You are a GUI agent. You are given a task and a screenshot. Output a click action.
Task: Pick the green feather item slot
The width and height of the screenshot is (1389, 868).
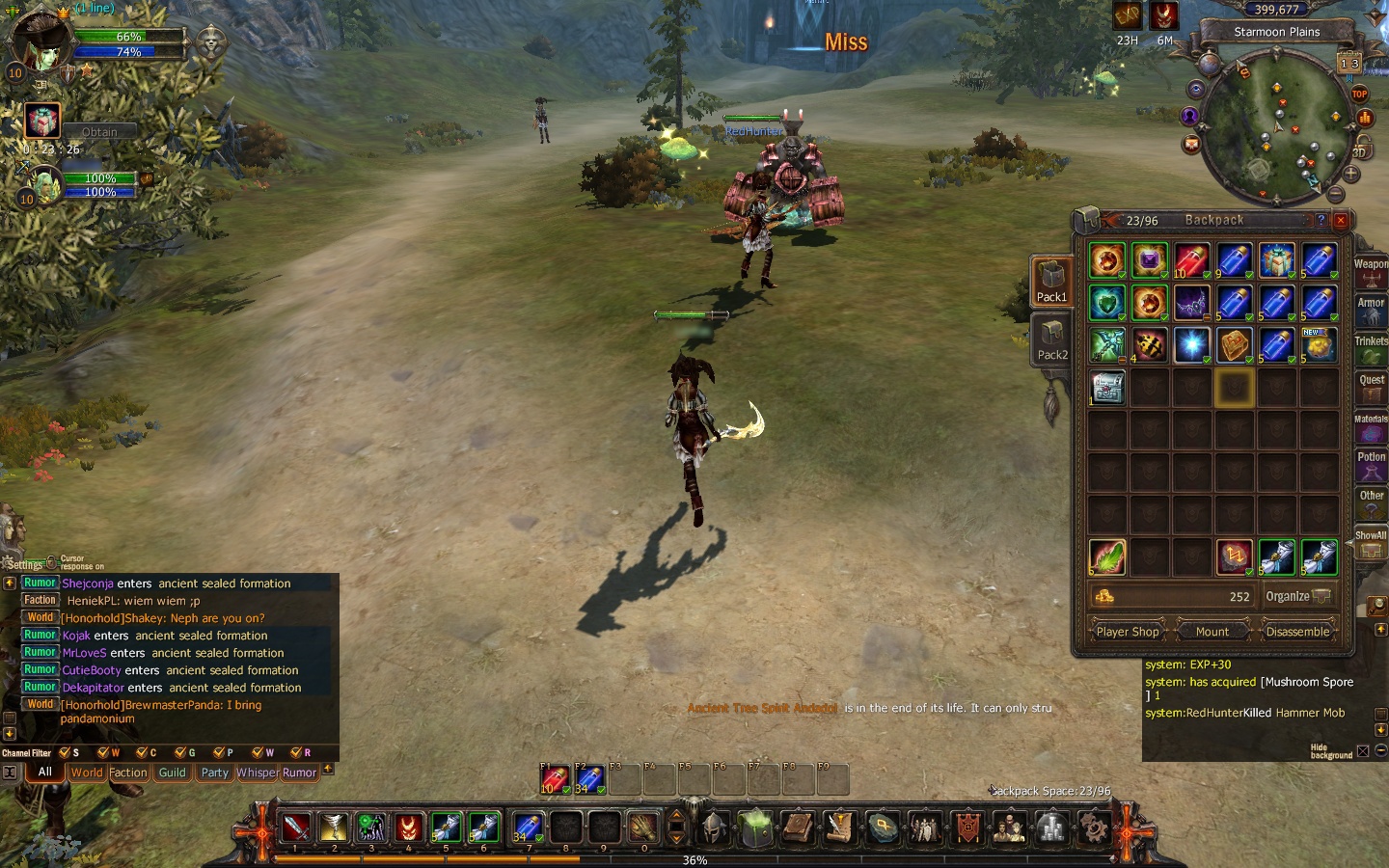(x=1107, y=557)
